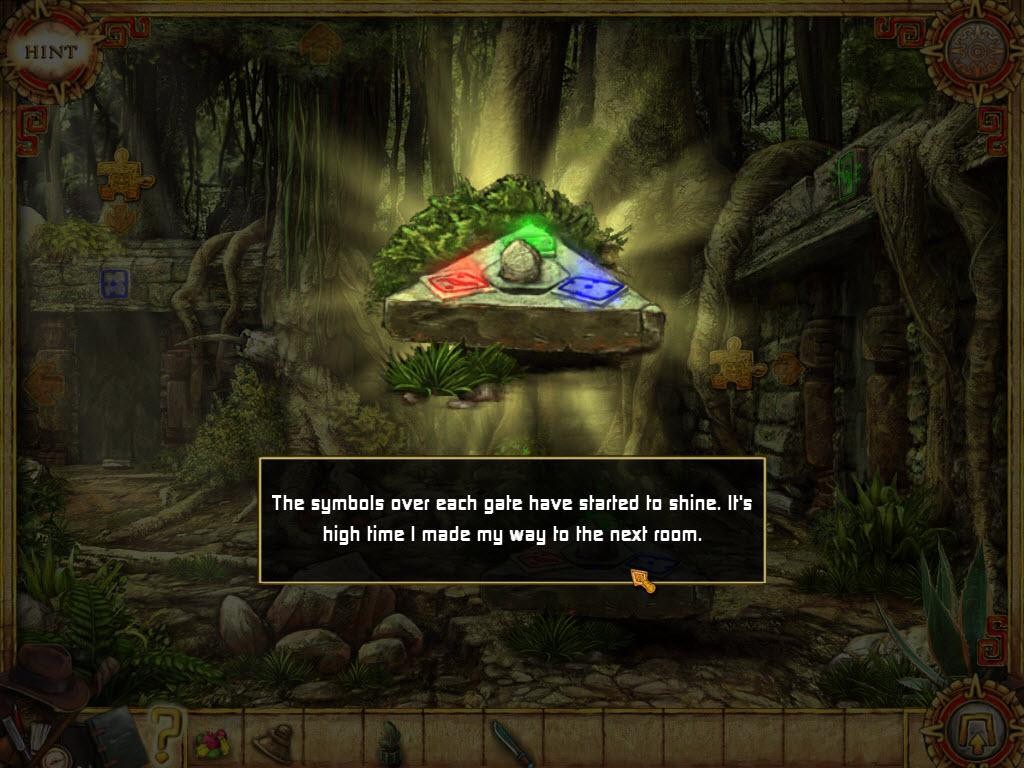
Task: Dismiss the gate symbols message box
Action: (512, 520)
